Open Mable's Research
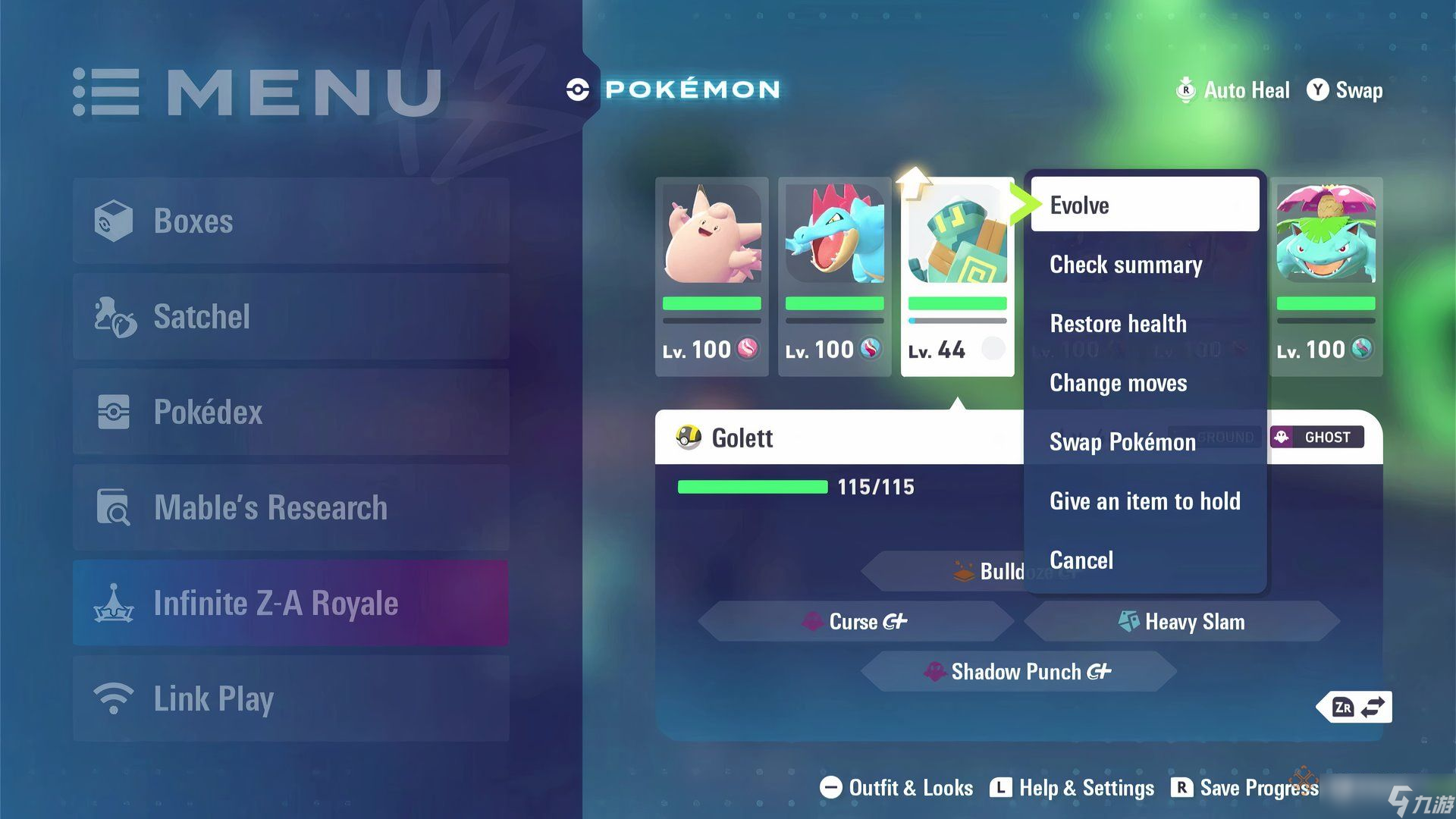 (291, 507)
